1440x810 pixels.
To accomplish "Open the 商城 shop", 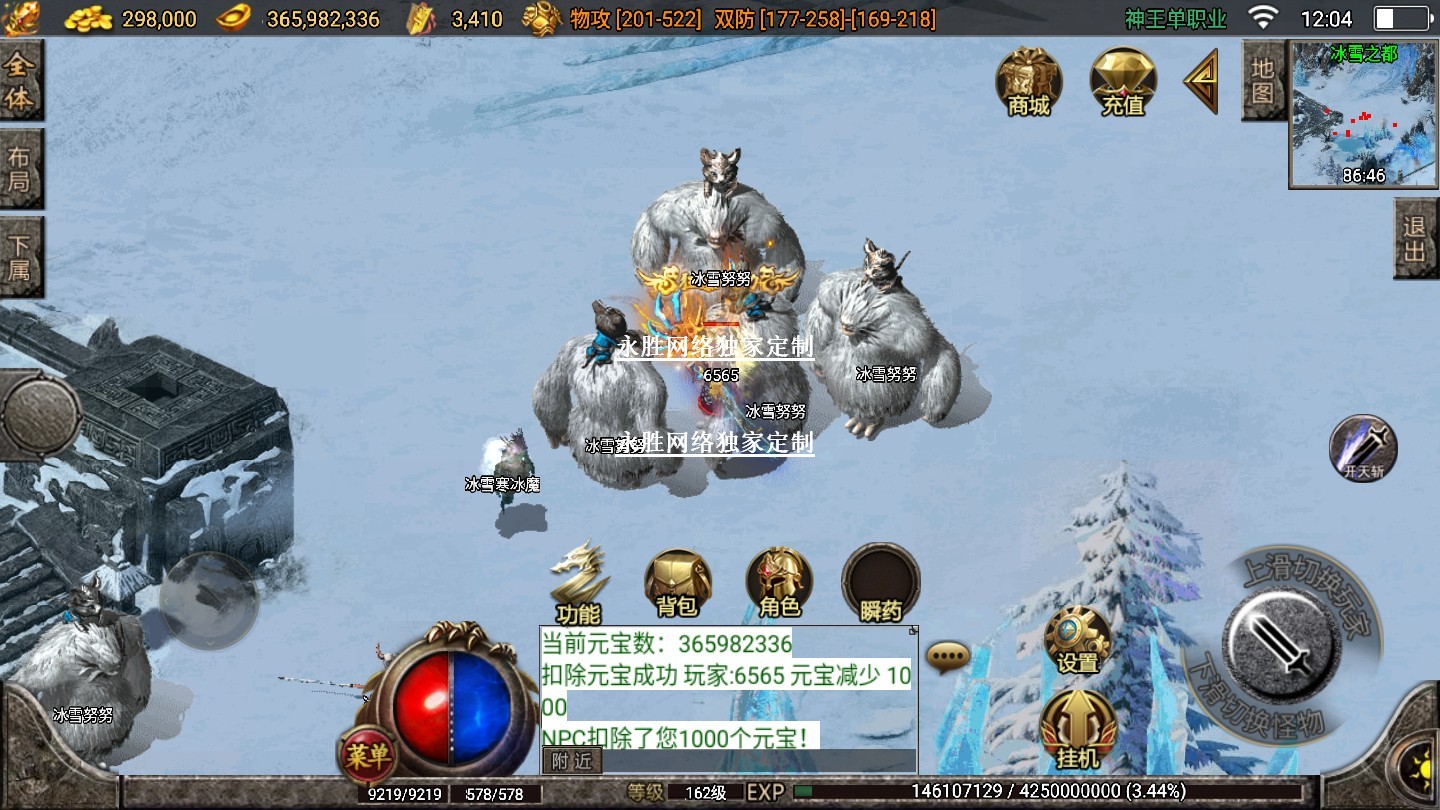I will click(1029, 81).
